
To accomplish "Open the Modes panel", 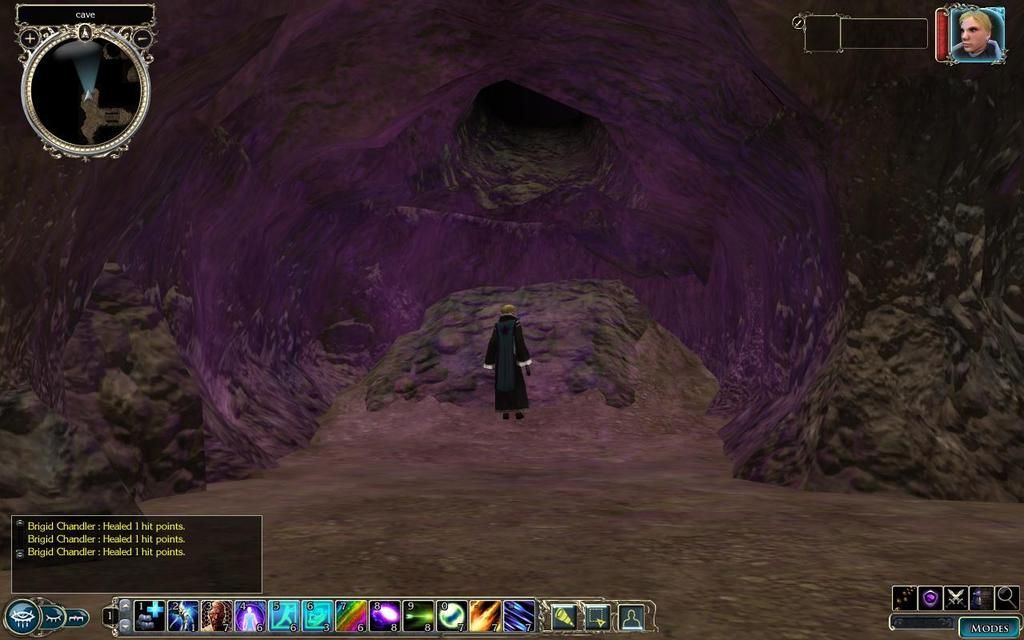I will [x=989, y=627].
